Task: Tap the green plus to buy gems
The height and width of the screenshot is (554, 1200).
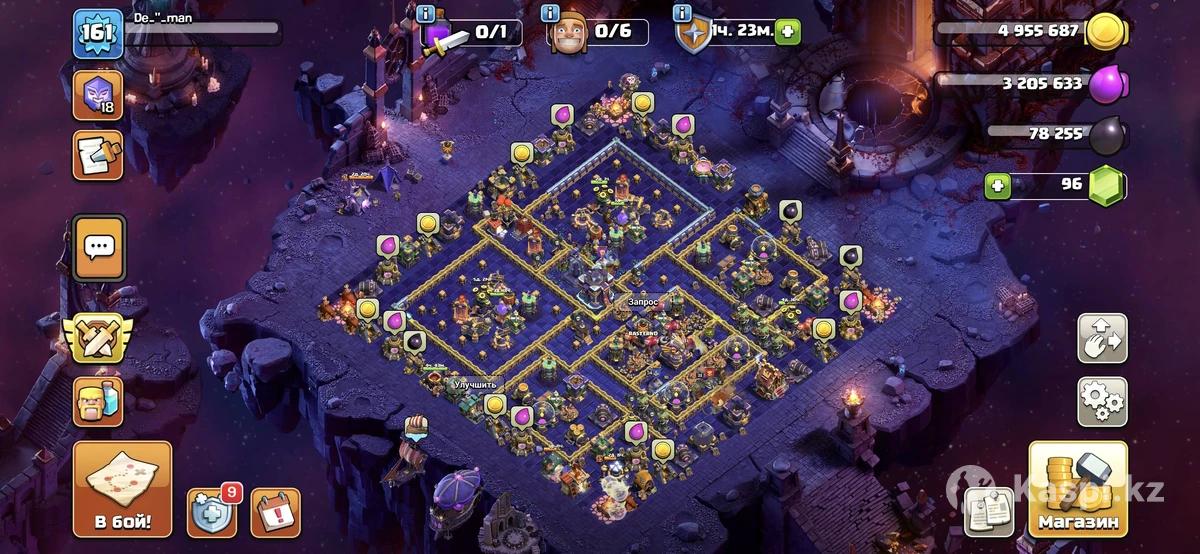Action: tap(996, 185)
